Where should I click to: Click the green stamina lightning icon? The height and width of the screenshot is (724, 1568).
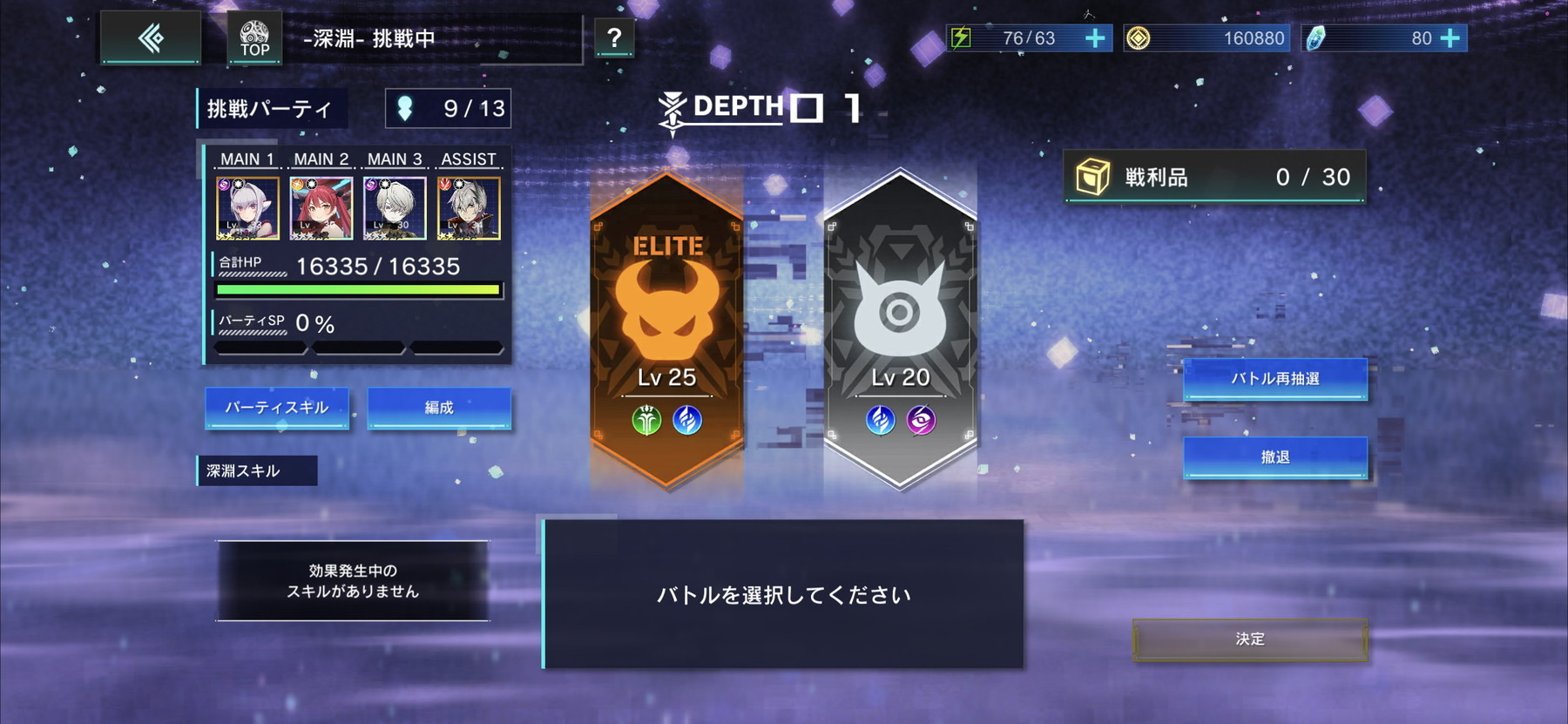coord(962,37)
